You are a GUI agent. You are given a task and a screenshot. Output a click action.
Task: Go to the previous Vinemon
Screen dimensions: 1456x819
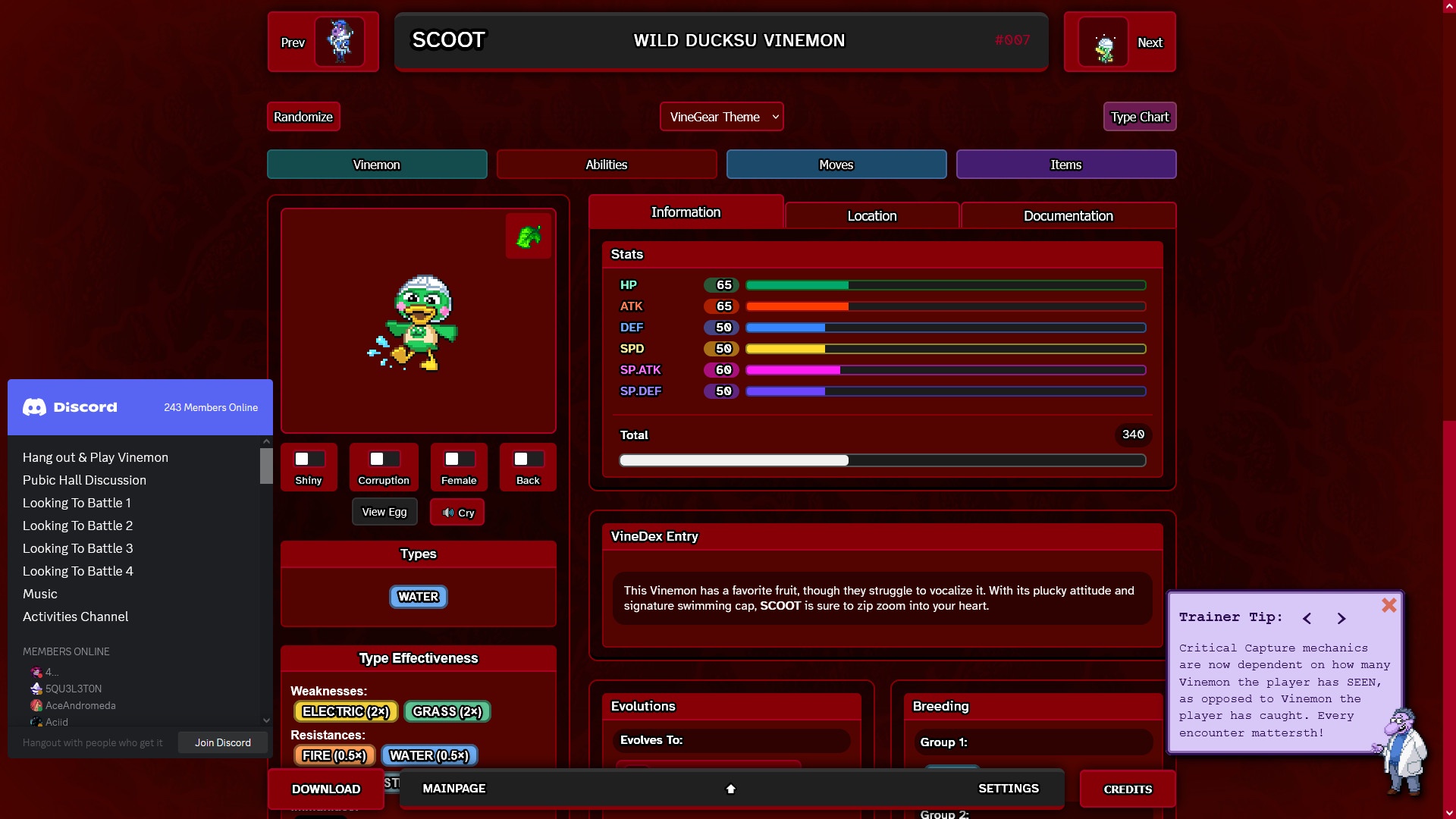pyautogui.click(x=322, y=42)
